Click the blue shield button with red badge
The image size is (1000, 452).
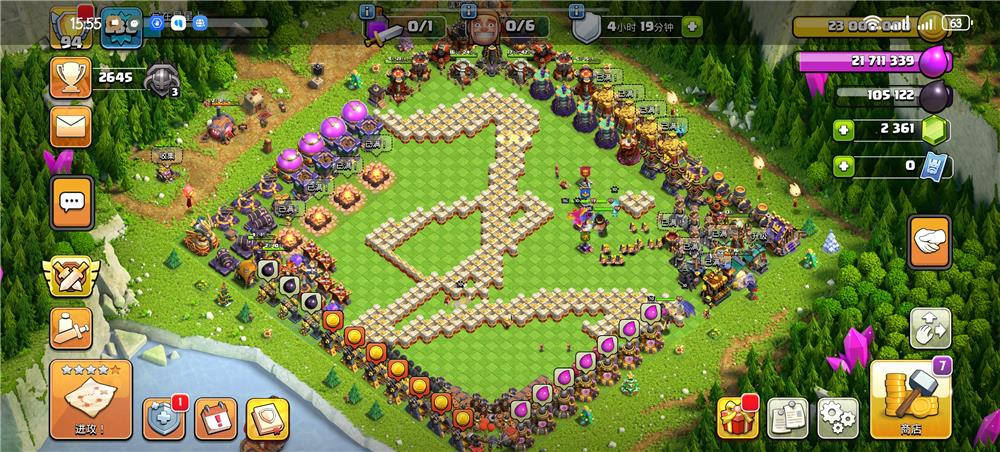point(163,418)
